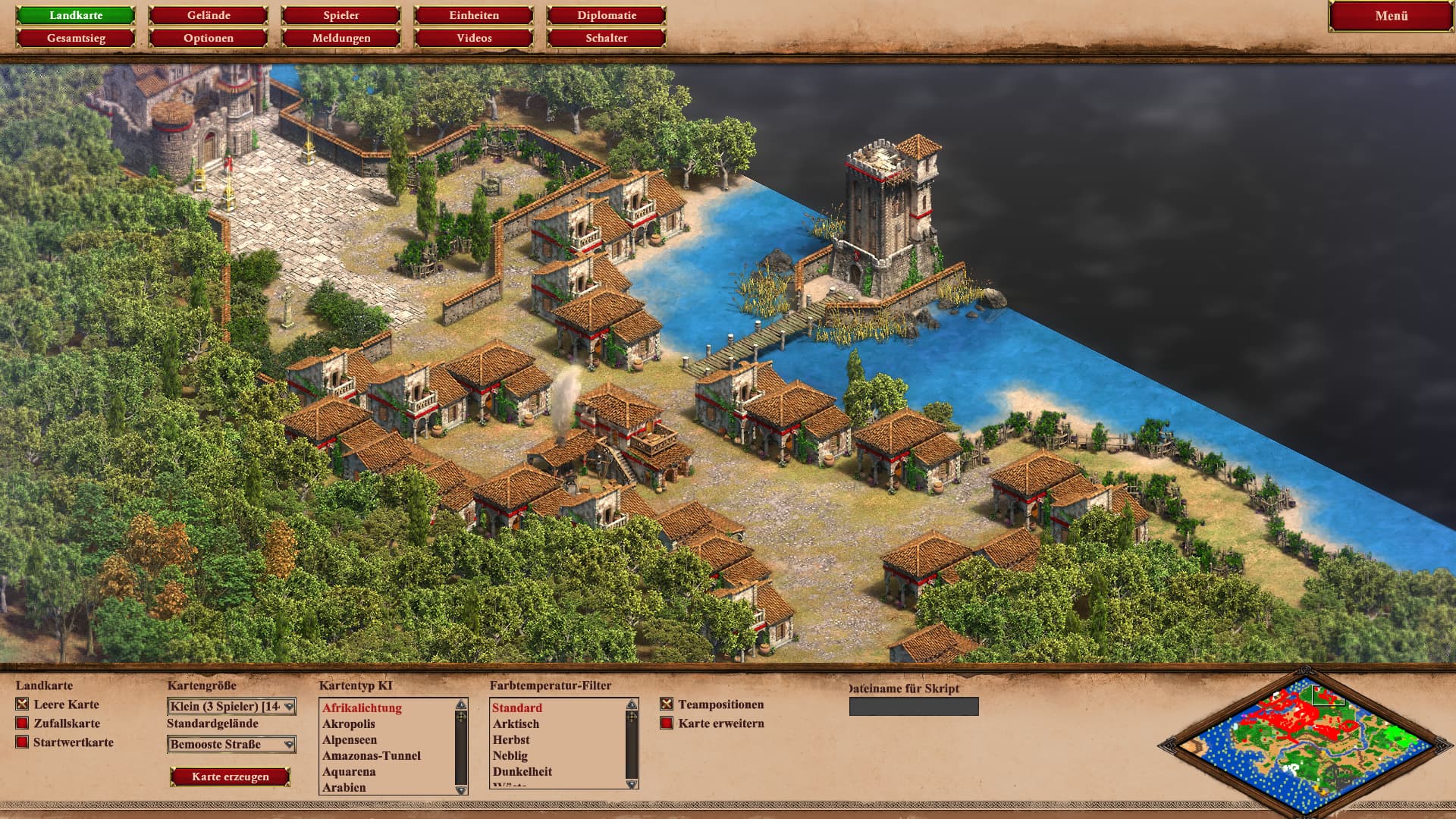Open the Optionen tab
Screen dimensions: 1456x819
pos(209,38)
